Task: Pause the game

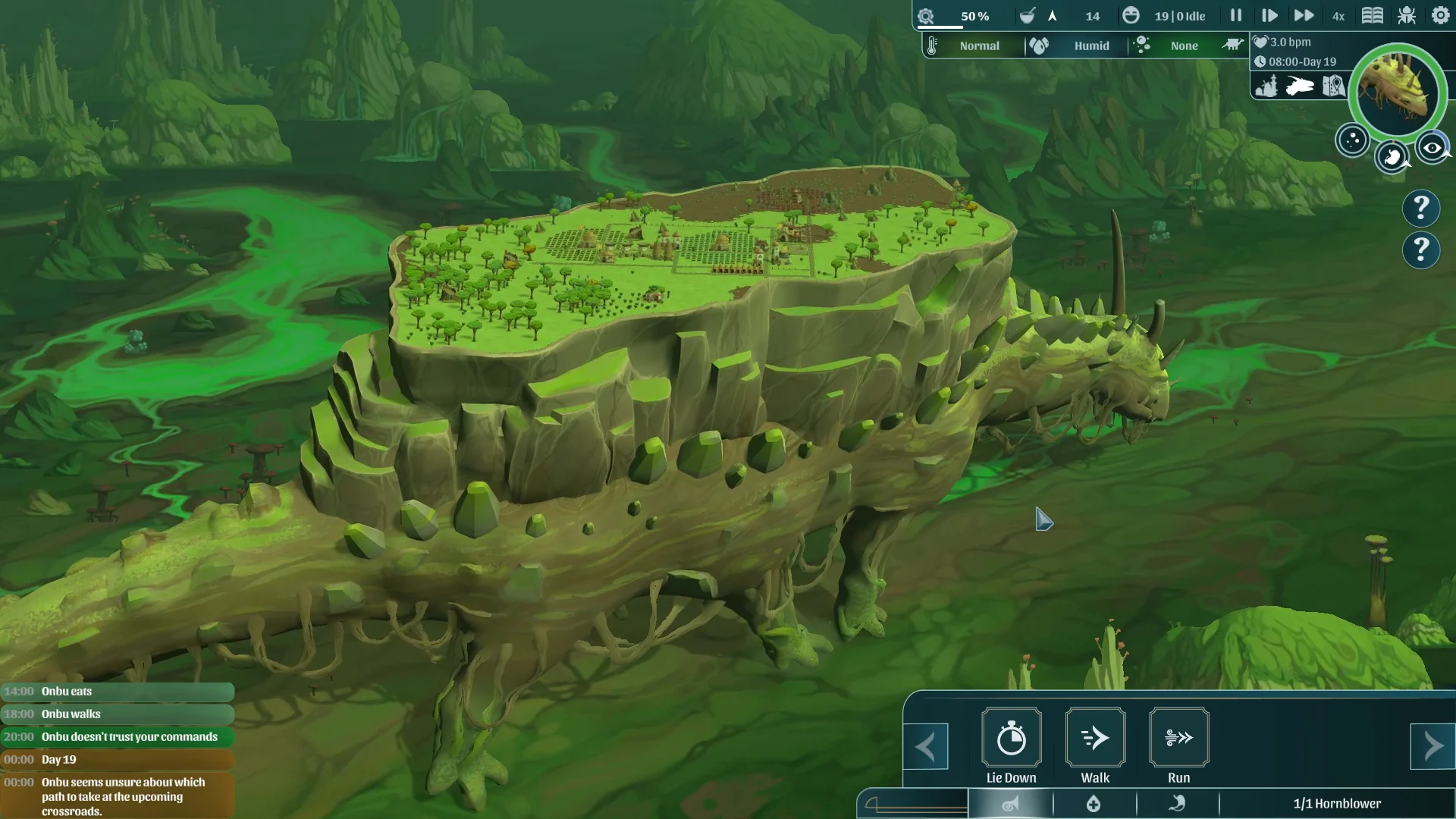Action: 1236,15
